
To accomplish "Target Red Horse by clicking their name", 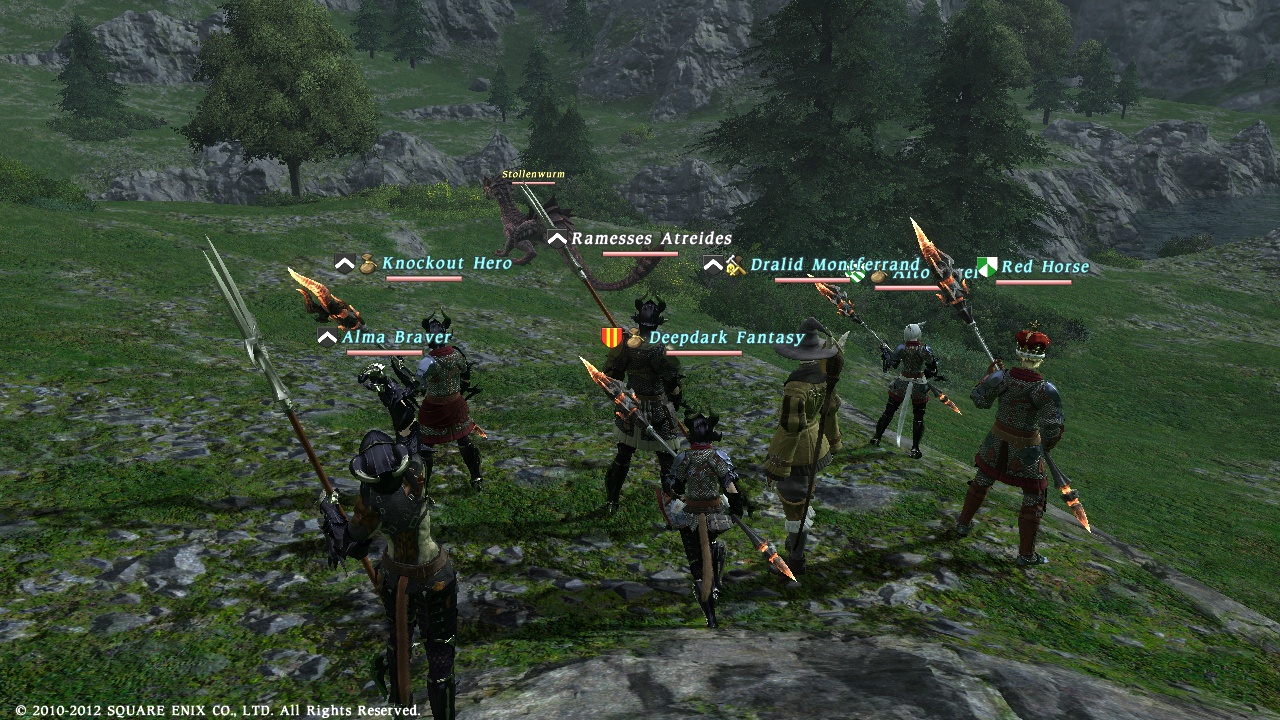I will click(1044, 267).
